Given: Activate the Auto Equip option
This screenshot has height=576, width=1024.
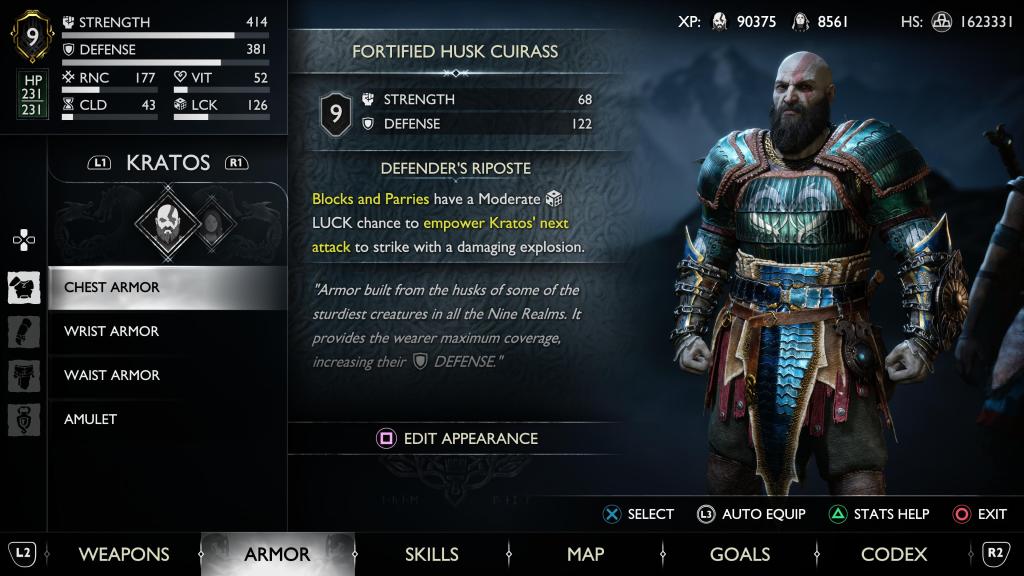Looking at the screenshot, I should click(x=751, y=514).
